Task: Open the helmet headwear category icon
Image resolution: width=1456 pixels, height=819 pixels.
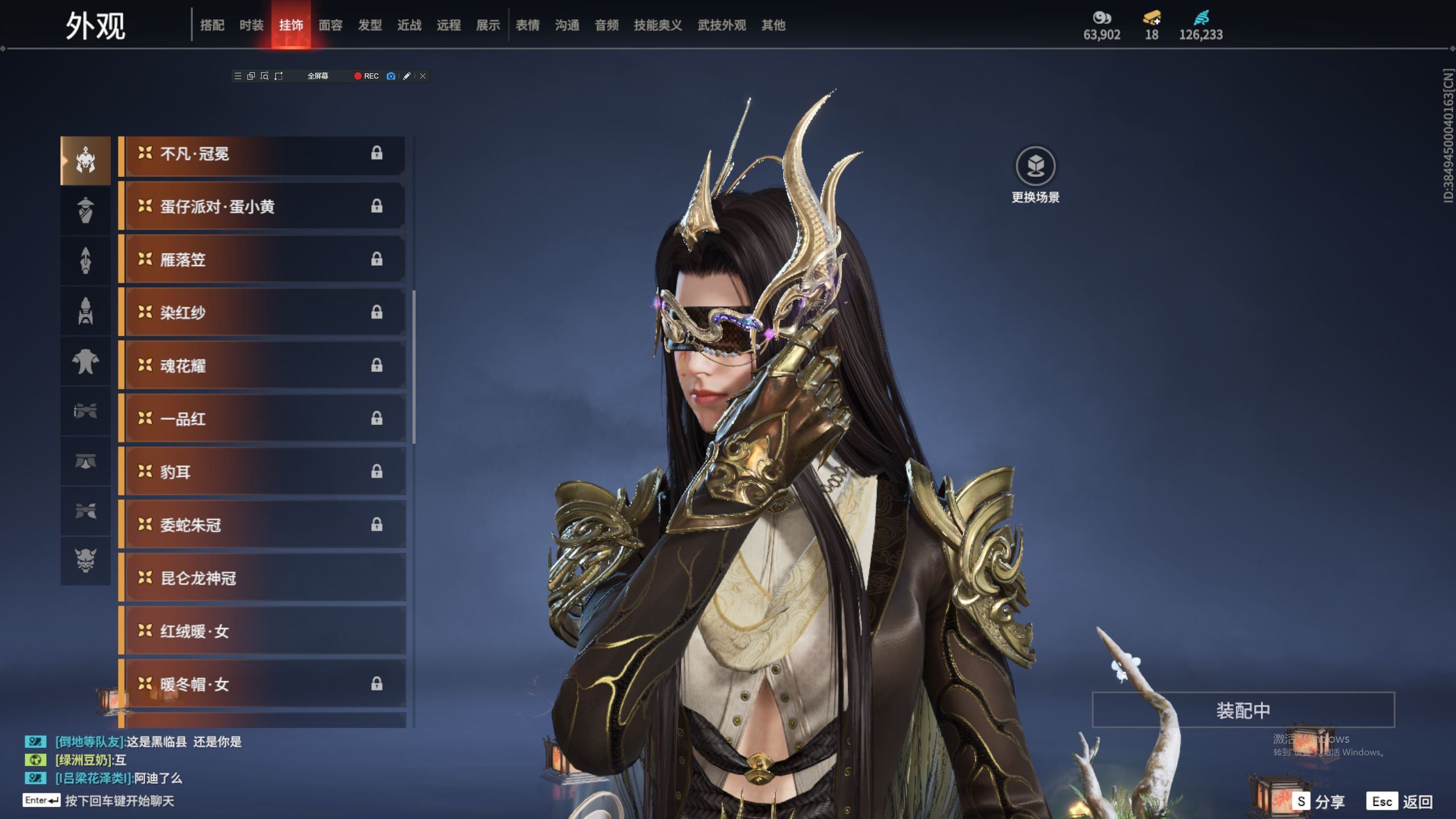Action: [85, 160]
